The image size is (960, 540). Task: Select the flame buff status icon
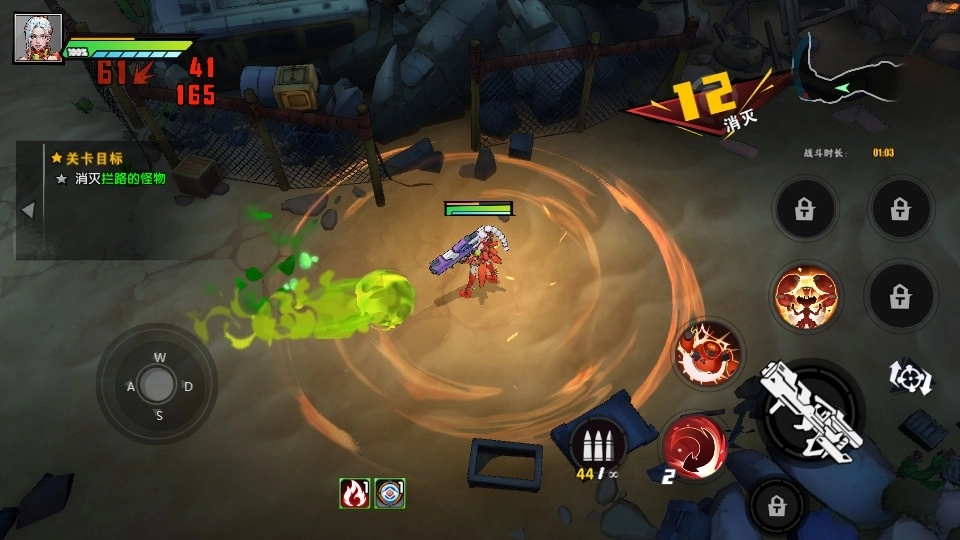point(354,493)
